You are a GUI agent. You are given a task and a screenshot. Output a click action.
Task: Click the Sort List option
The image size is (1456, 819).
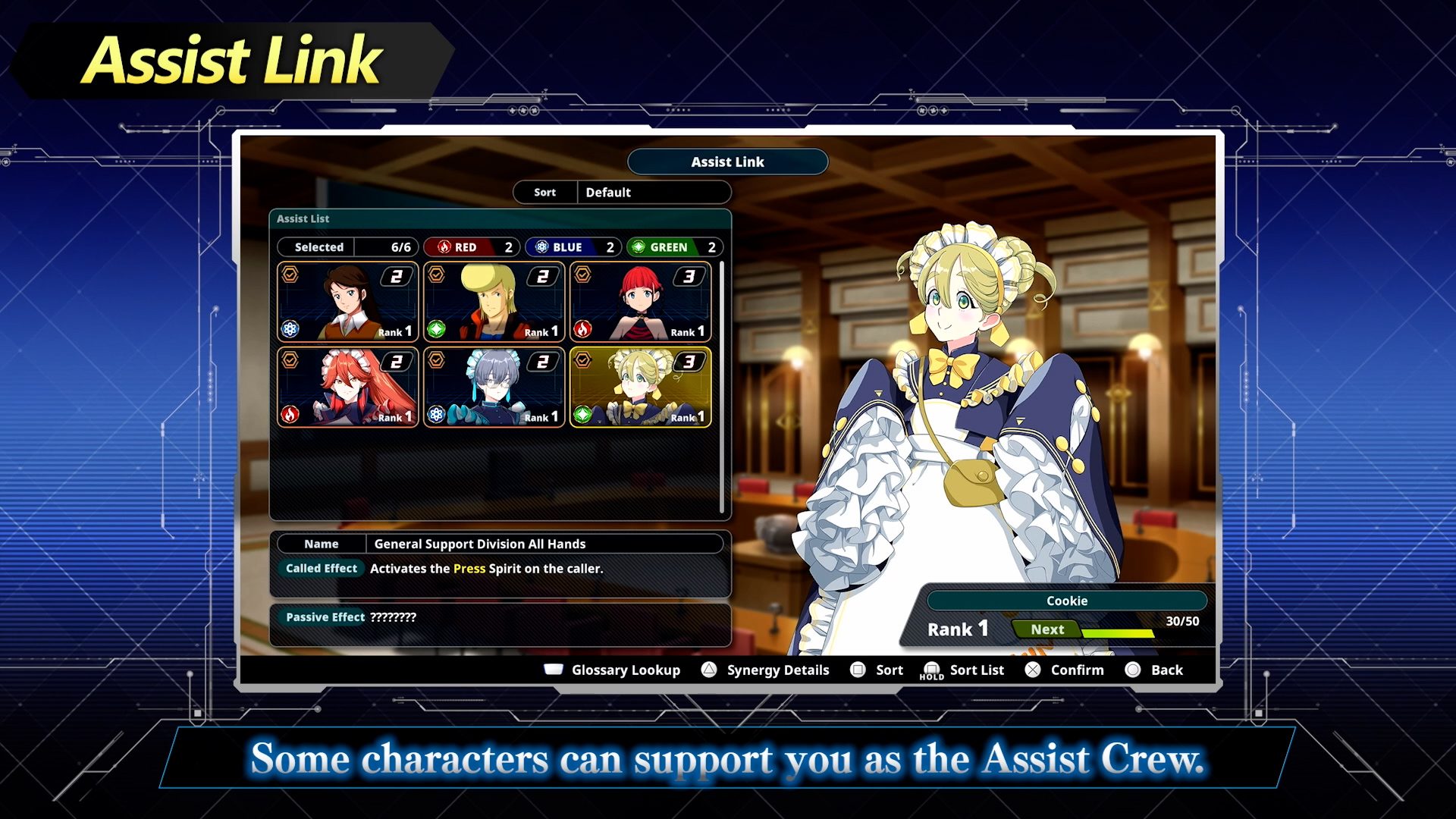[x=962, y=670]
